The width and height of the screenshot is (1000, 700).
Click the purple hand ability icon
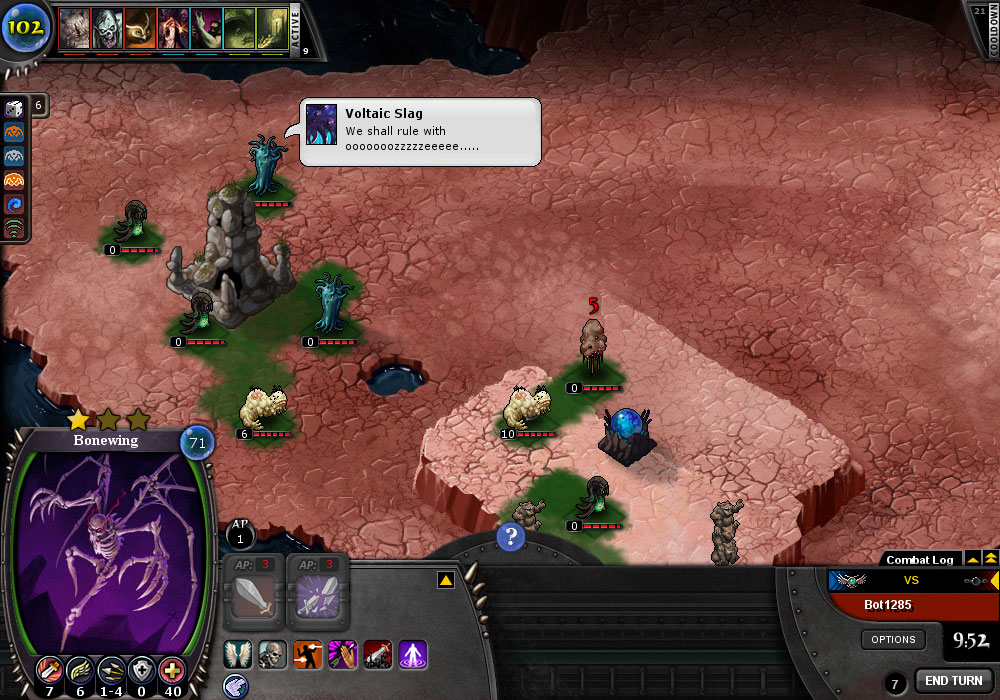tap(342, 656)
